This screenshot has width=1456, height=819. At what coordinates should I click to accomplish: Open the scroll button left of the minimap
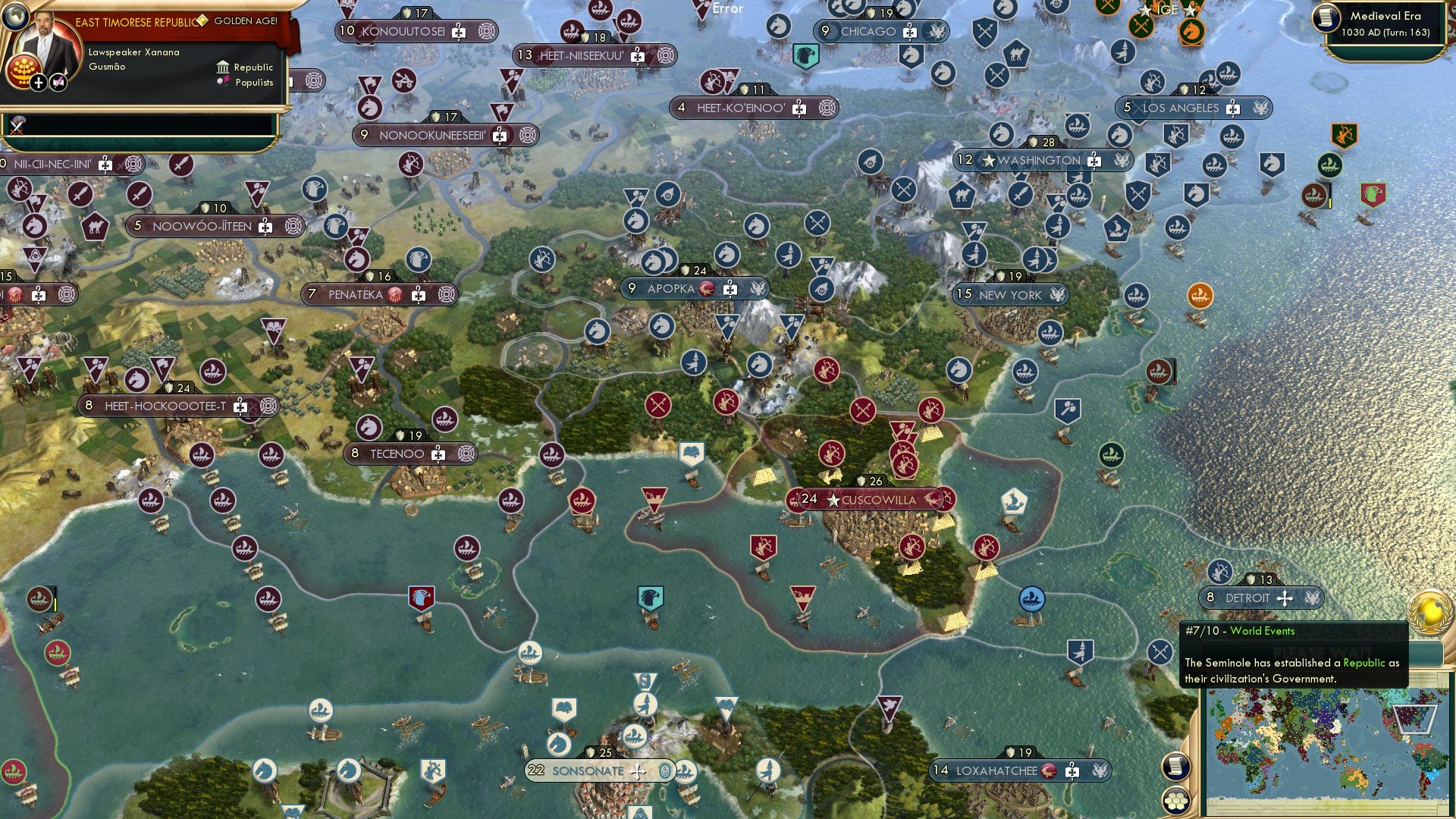coord(1175,766)
